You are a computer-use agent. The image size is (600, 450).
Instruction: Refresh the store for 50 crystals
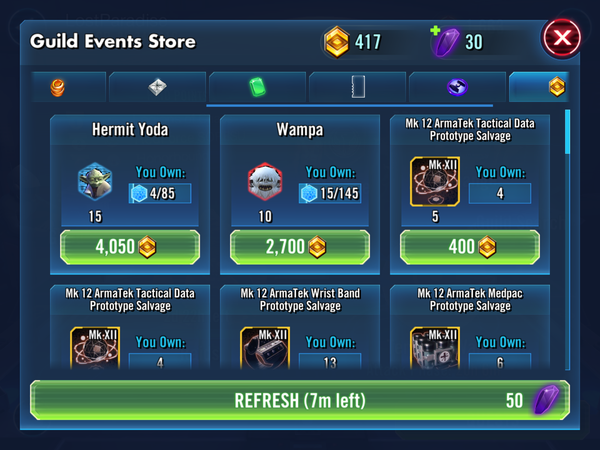(300, 400)
